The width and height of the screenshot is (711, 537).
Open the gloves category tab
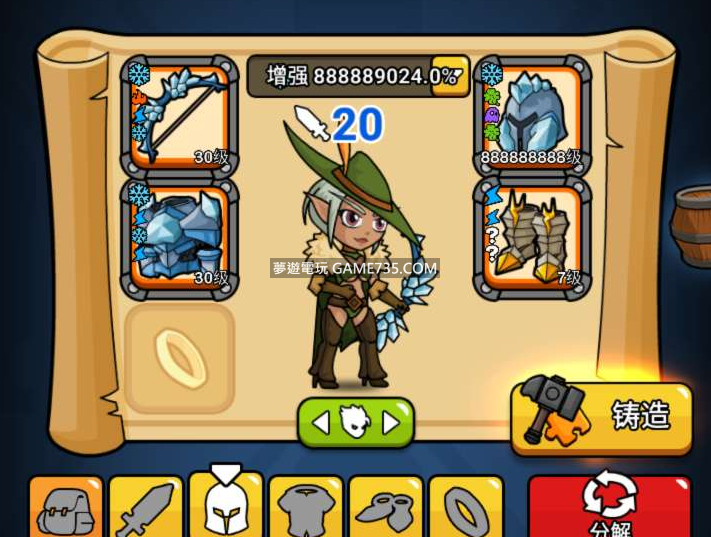[x=386, y=509]
